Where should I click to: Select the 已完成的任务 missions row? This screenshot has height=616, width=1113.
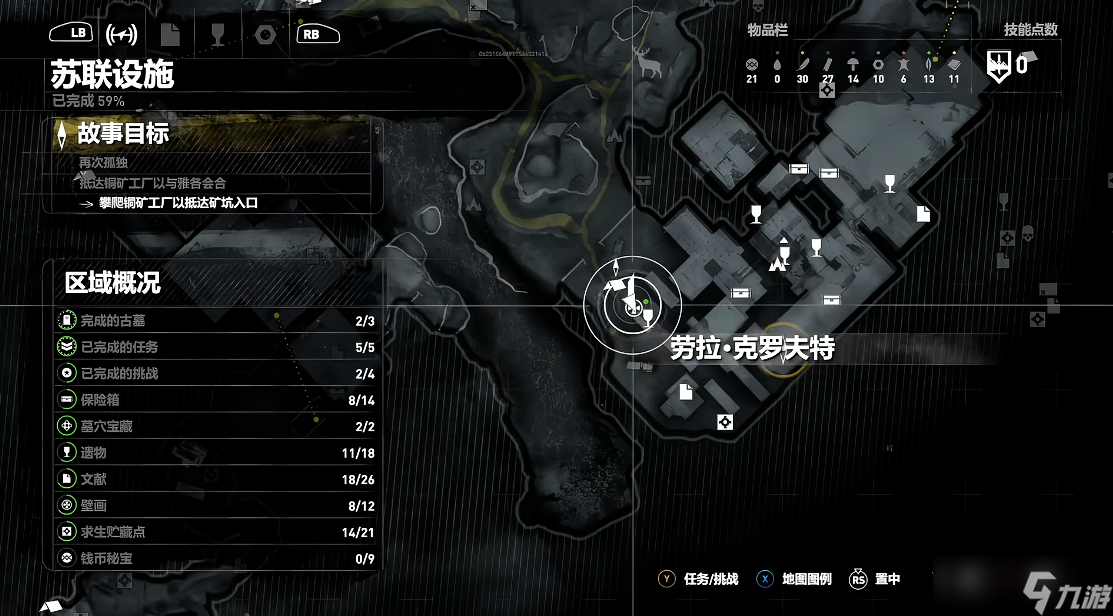tap(213, 347)
